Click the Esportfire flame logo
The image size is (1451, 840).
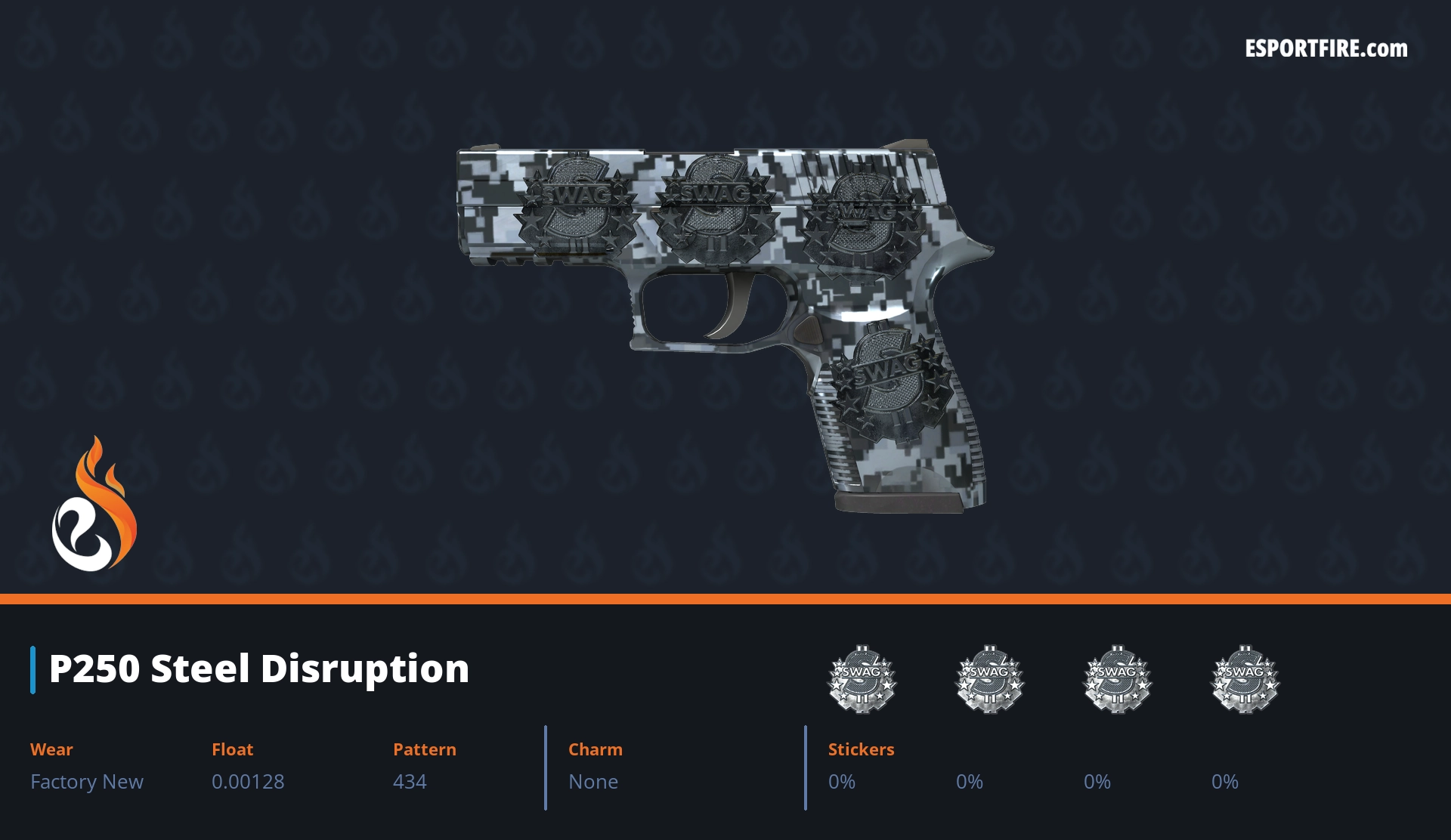pyautogui.click(x=94, y=505)
